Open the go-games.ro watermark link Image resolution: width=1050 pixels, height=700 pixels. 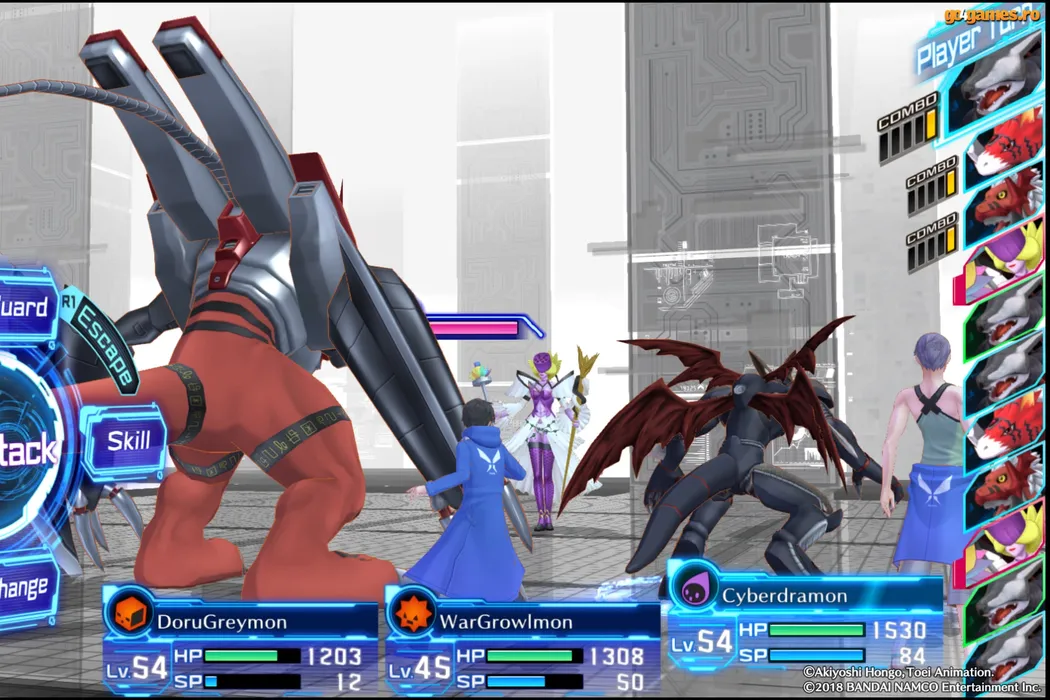(992, 14)
